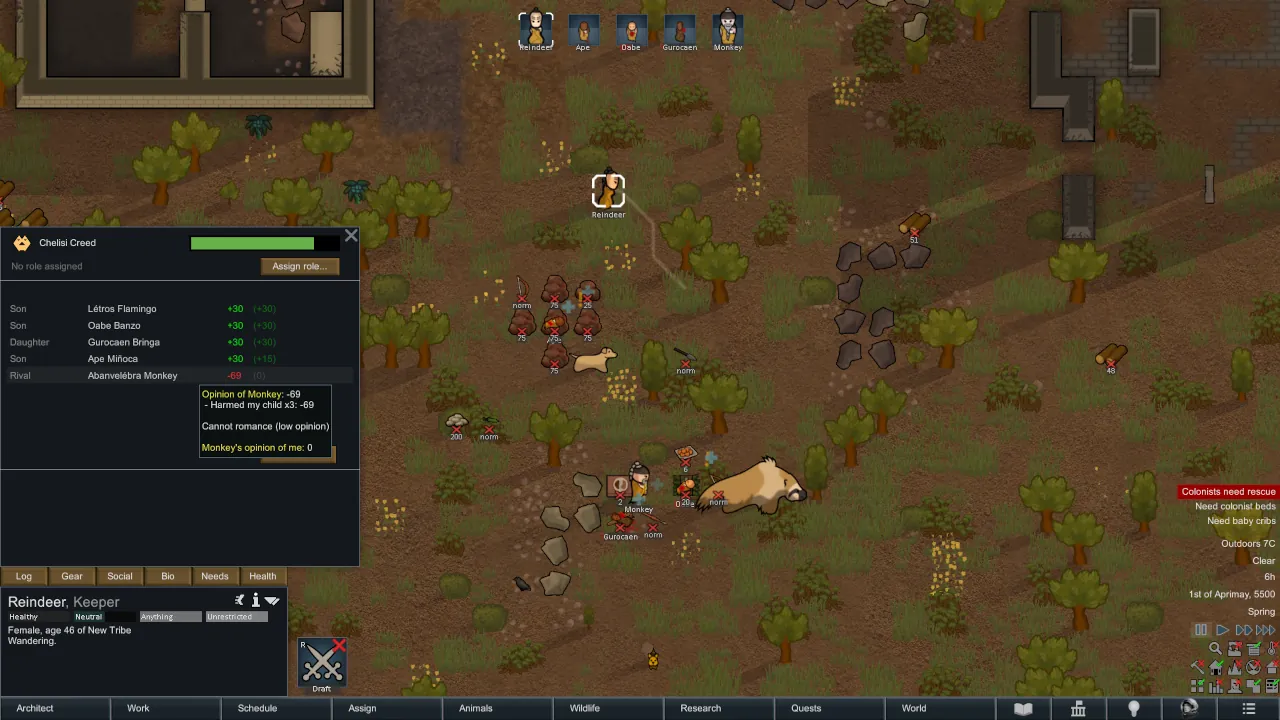Viewport: 1280px width, 720px height.
Task: Show the Health tab
Action: [x=263, y=576]
